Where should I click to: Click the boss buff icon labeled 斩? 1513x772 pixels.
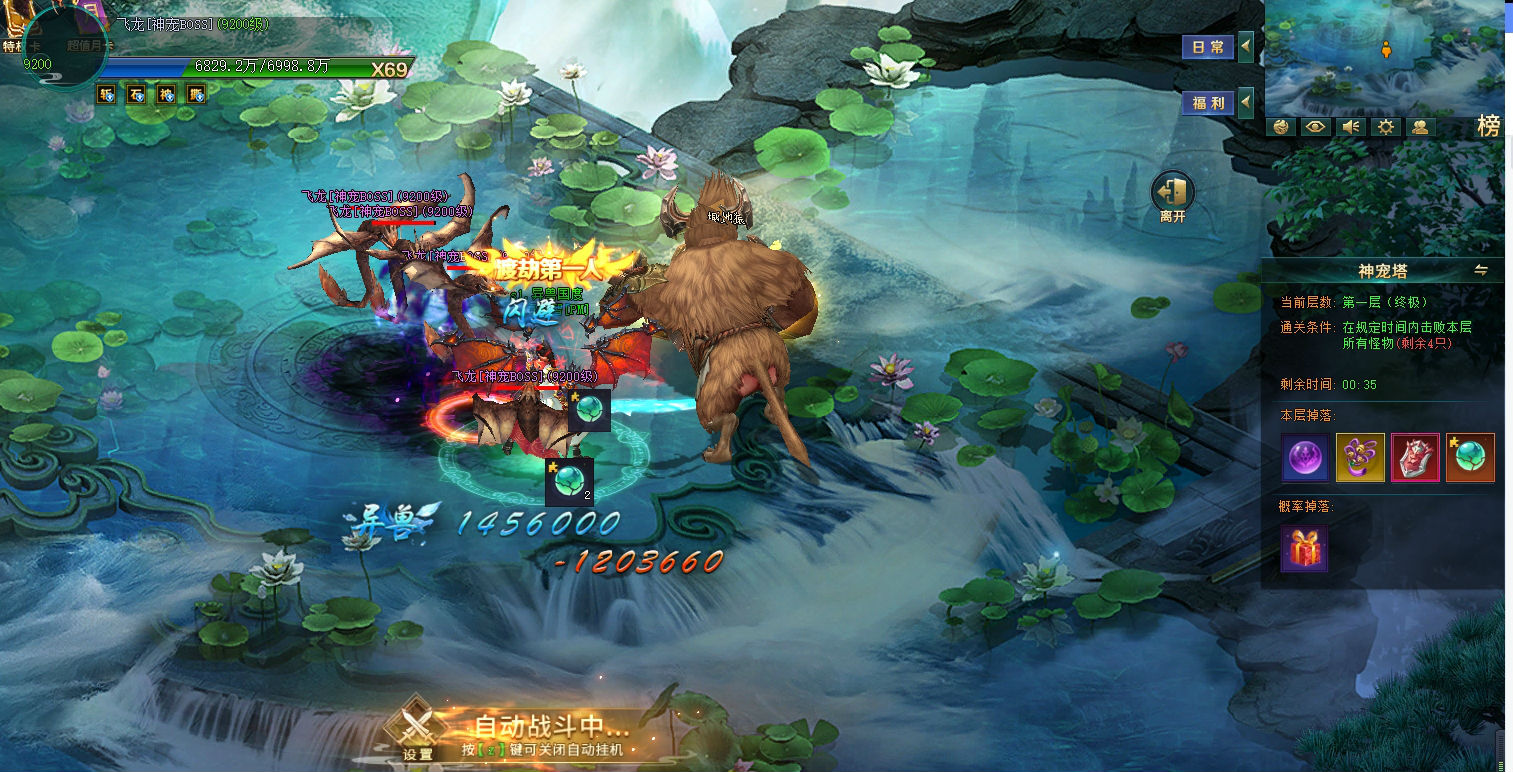pos(106,95)
